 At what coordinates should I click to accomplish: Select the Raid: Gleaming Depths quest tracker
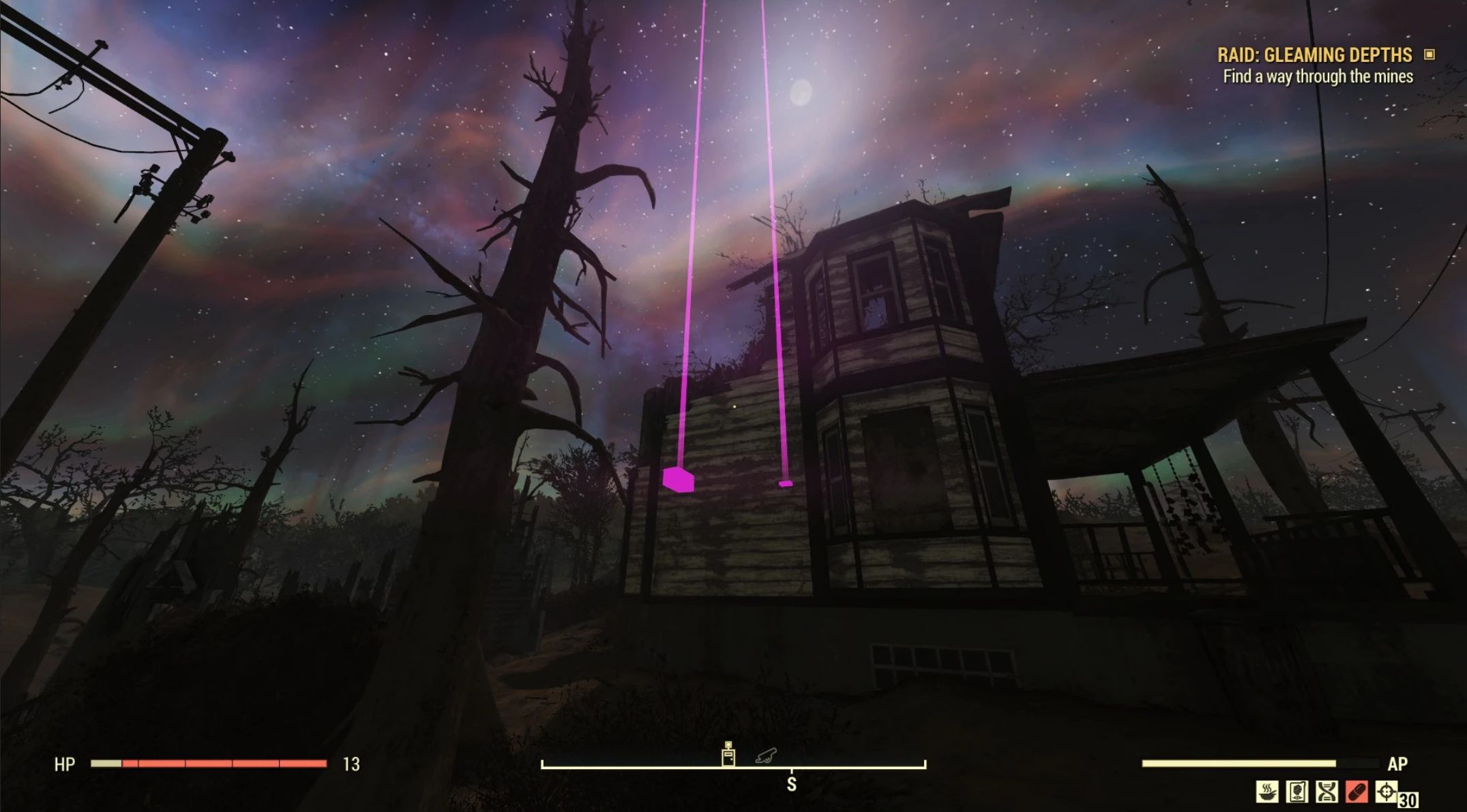tap(1314, 55)
